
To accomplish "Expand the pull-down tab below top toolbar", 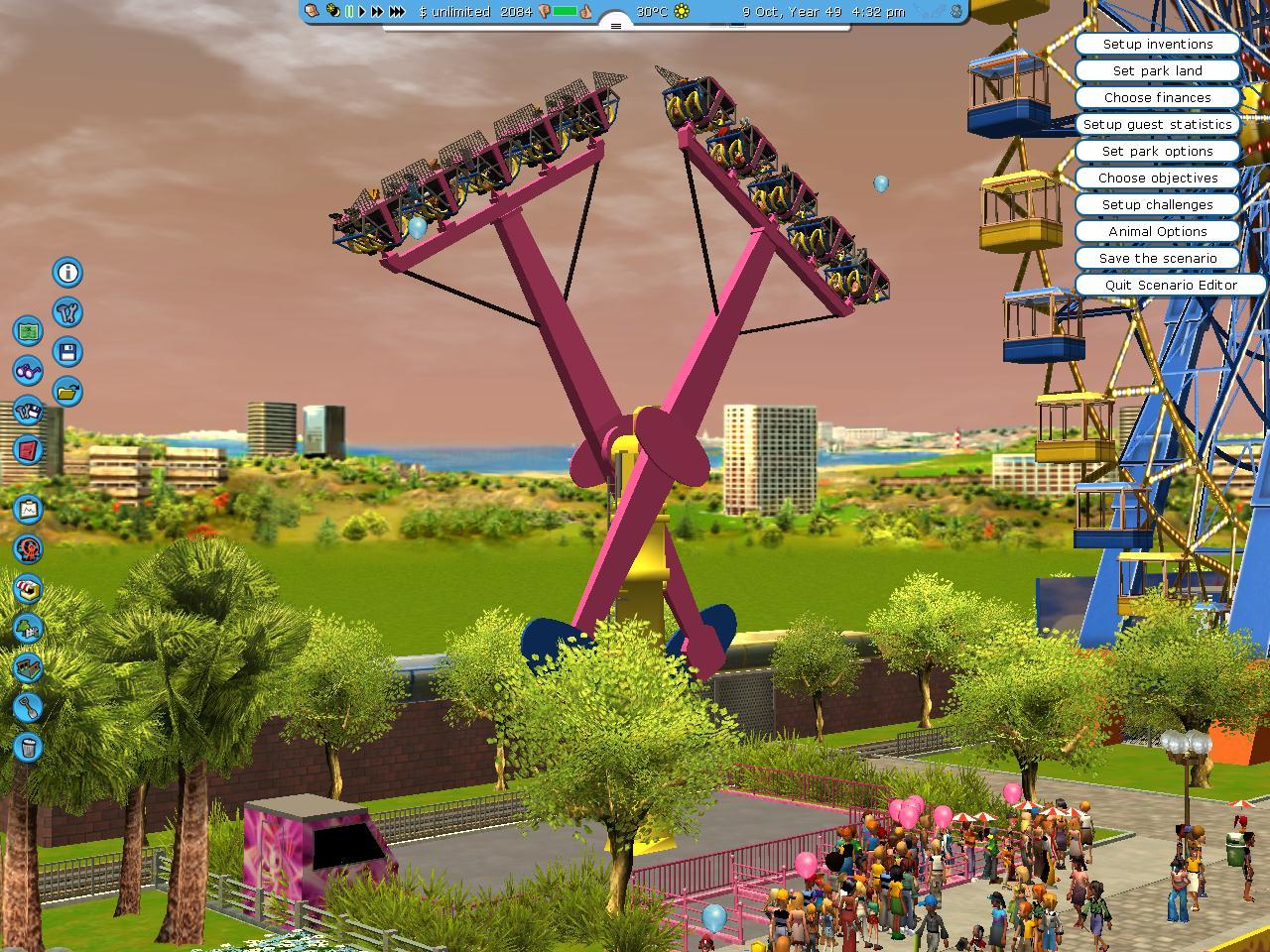I will point(615,27).
